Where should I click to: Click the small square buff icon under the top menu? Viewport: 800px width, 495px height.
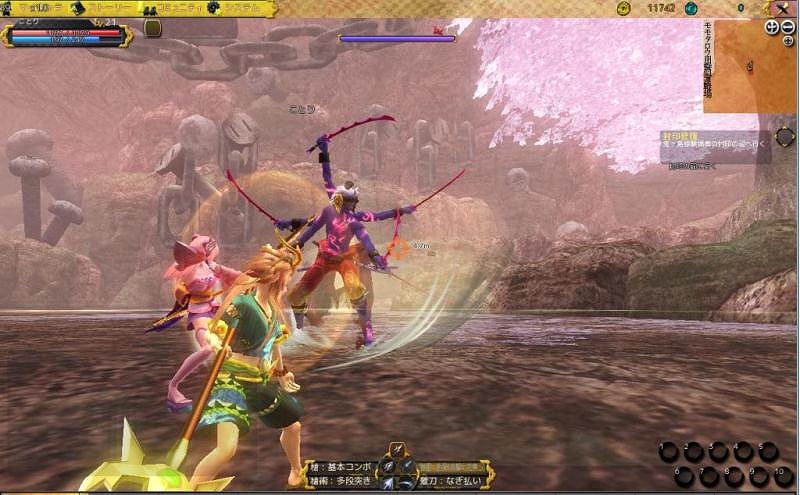[152, 29]
